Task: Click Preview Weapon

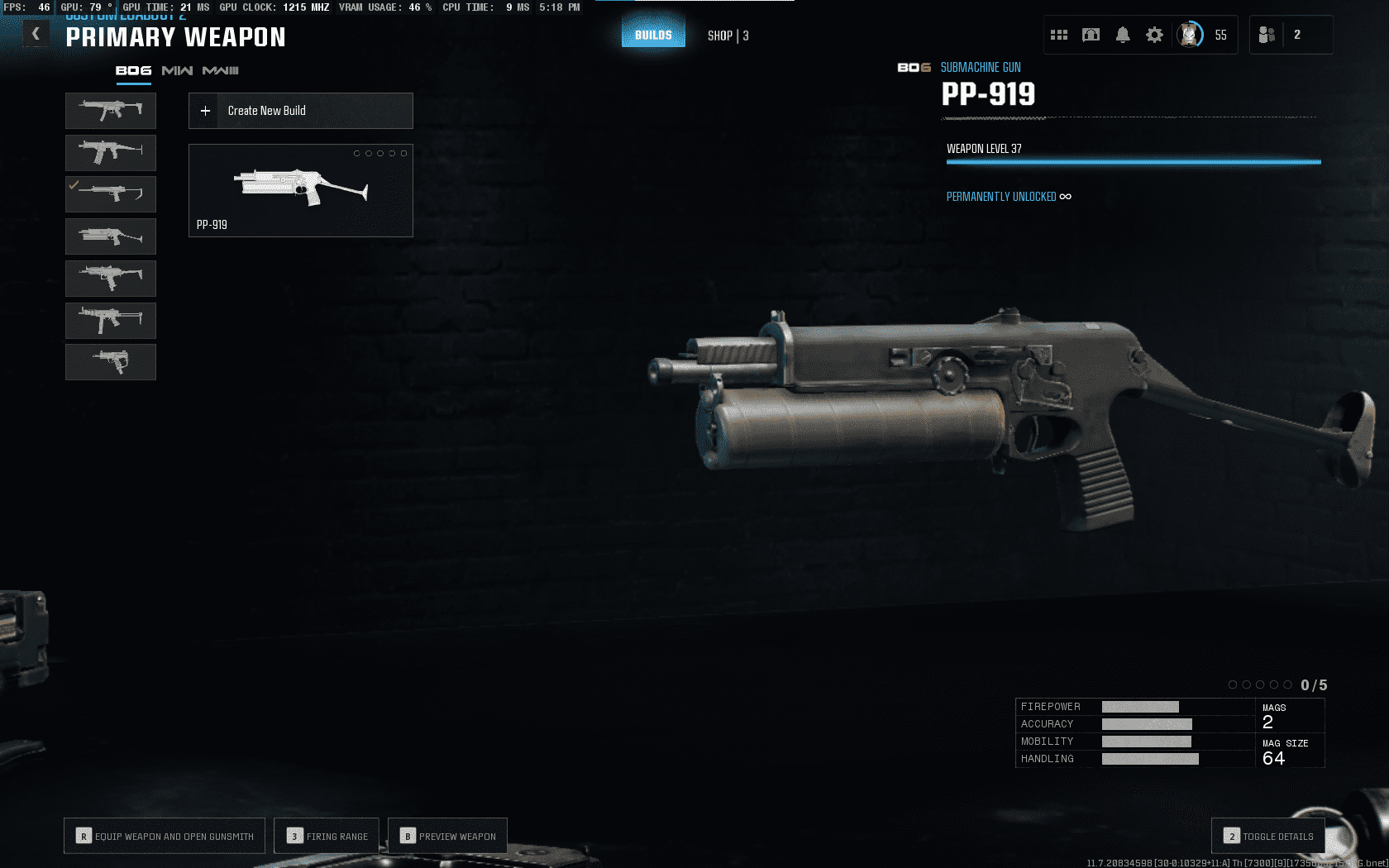Action: click(447, 836)
